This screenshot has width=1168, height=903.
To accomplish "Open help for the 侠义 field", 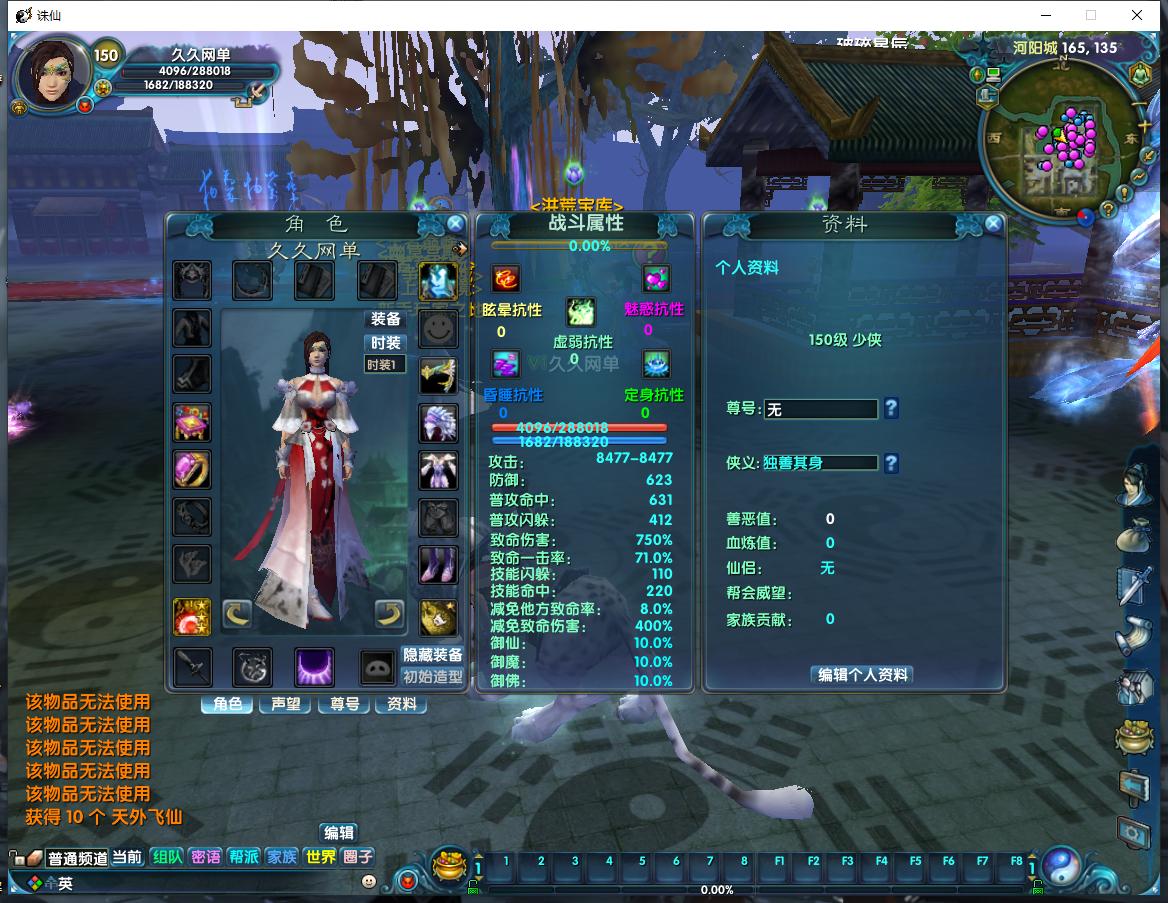I will [x=891, y=463].
